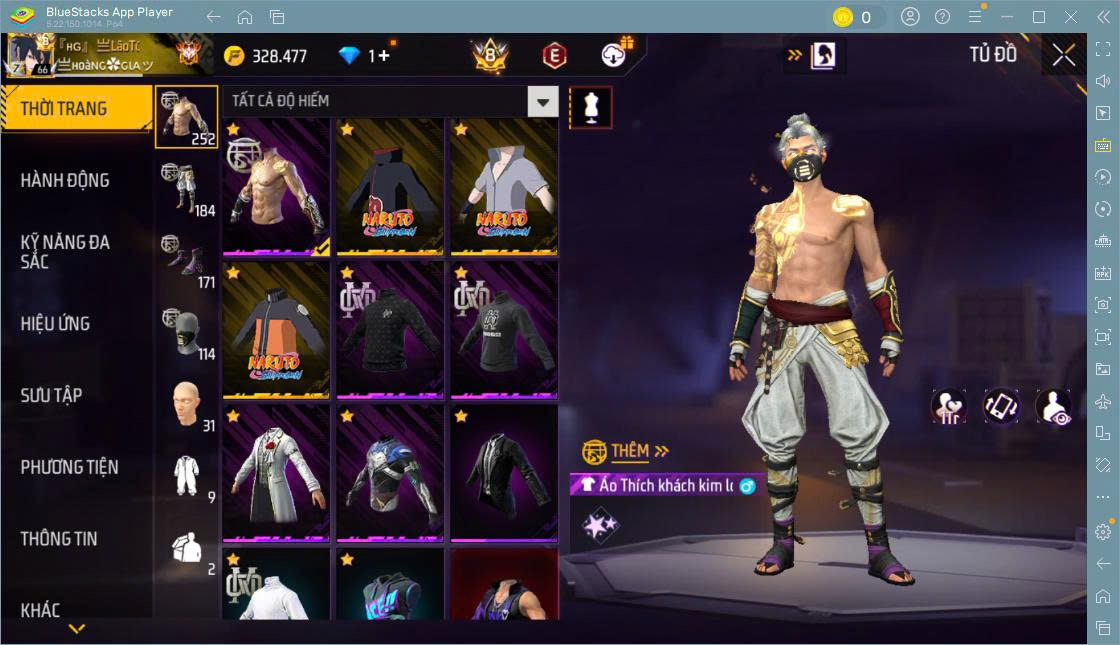Viewport: 1120px width, 645px height.
Task: Choose the shoes category with 171 items
Action: pyautogui.click(x=186, y=260)
